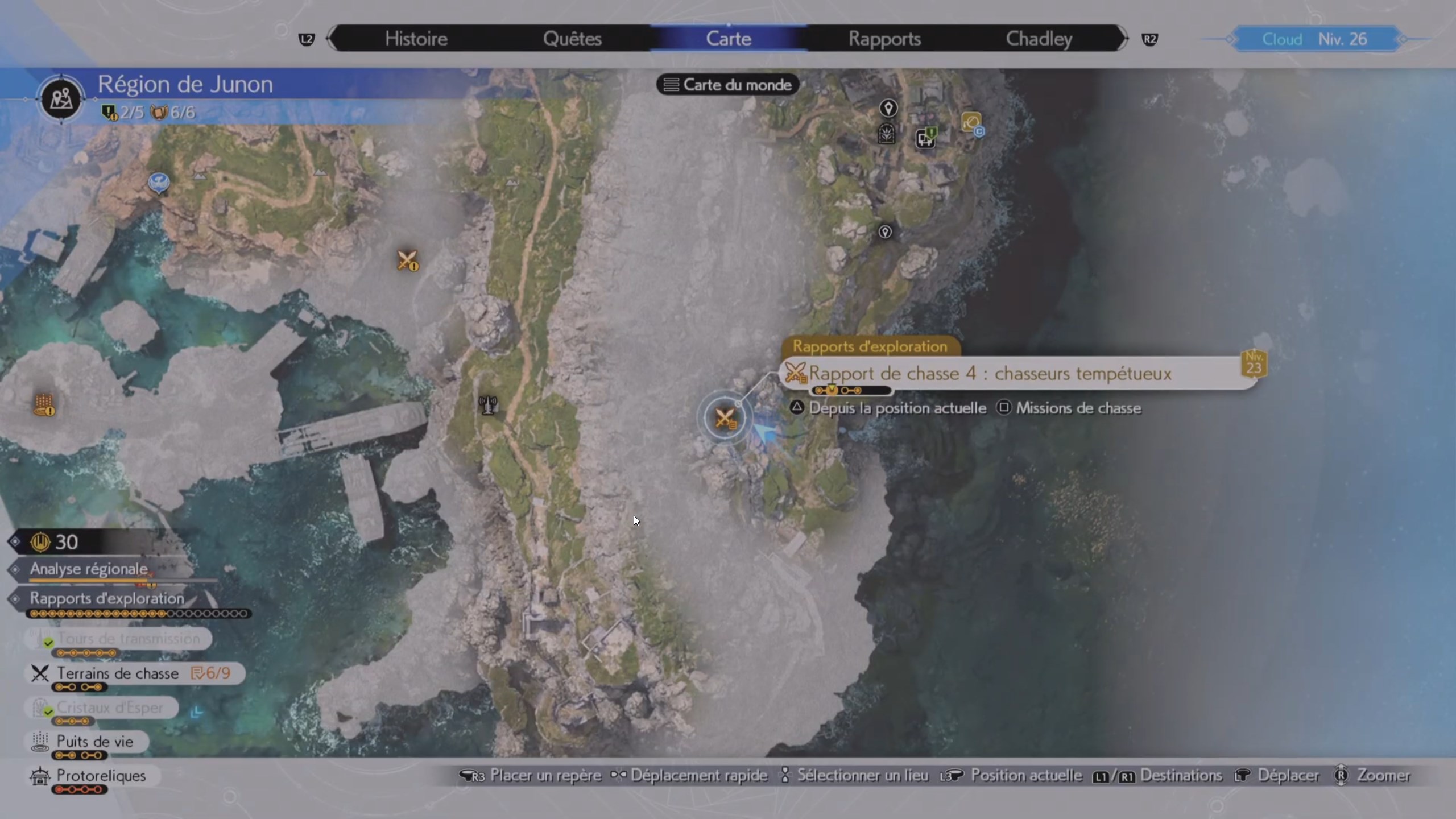This screenshot has width=1456, height=819.
Task: Switch to the Quêtes tab
Action: pos(573,38)
